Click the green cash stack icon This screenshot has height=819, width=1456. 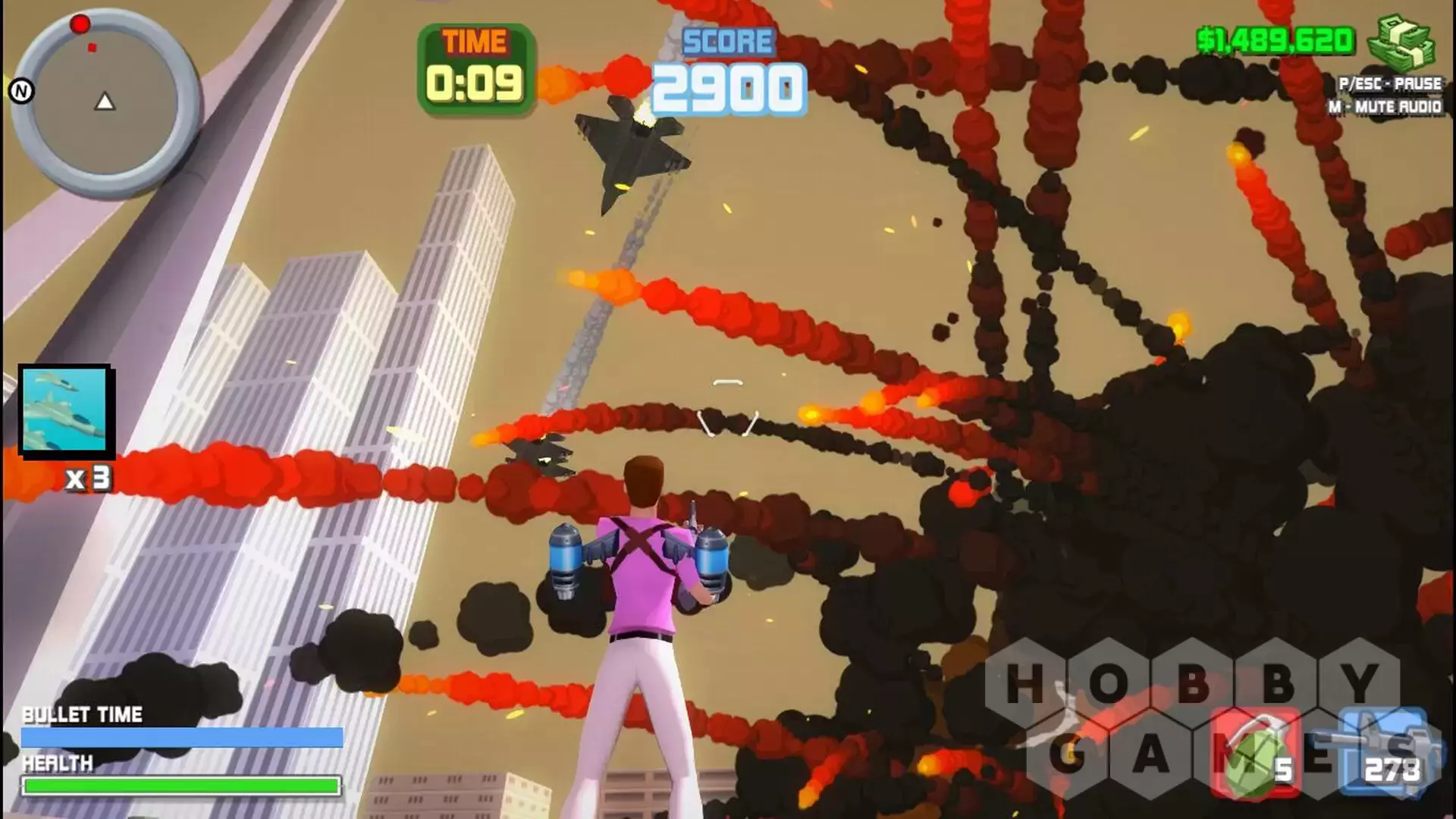tap(1400, 43)
